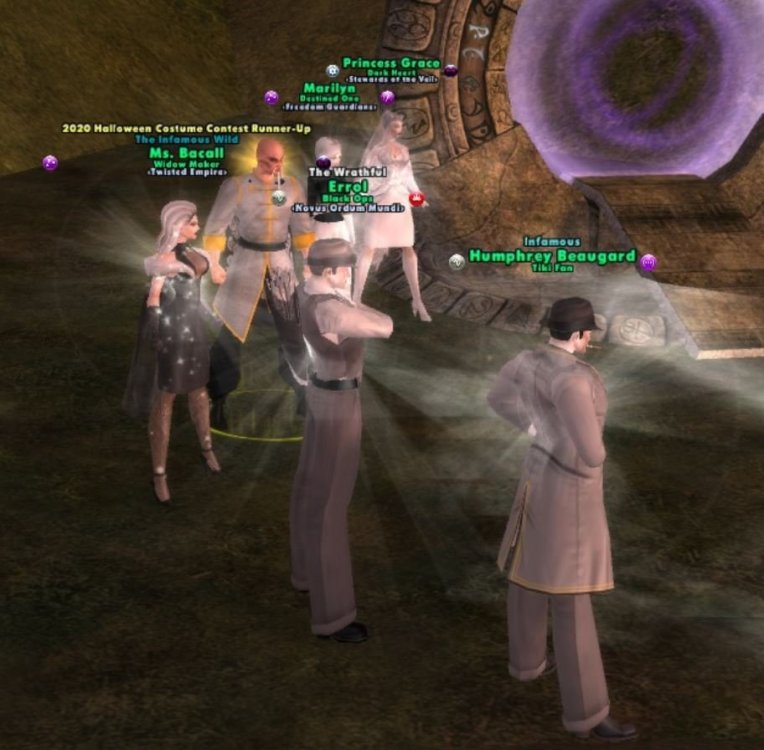
Task: Click the Ms. Bacall name label
Action: (x=187, y=153)
